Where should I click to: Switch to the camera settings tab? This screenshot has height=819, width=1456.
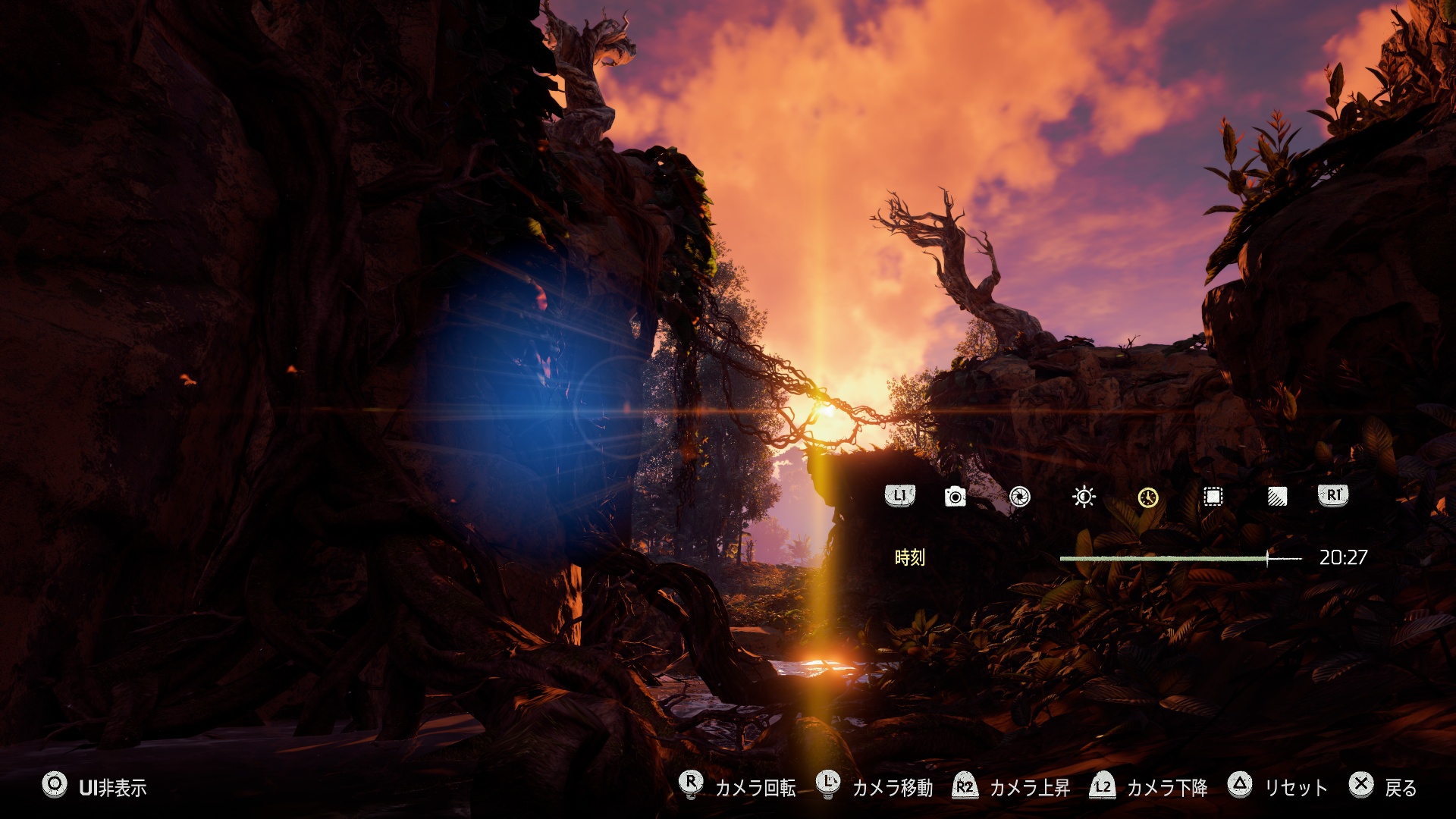point(955,497)
